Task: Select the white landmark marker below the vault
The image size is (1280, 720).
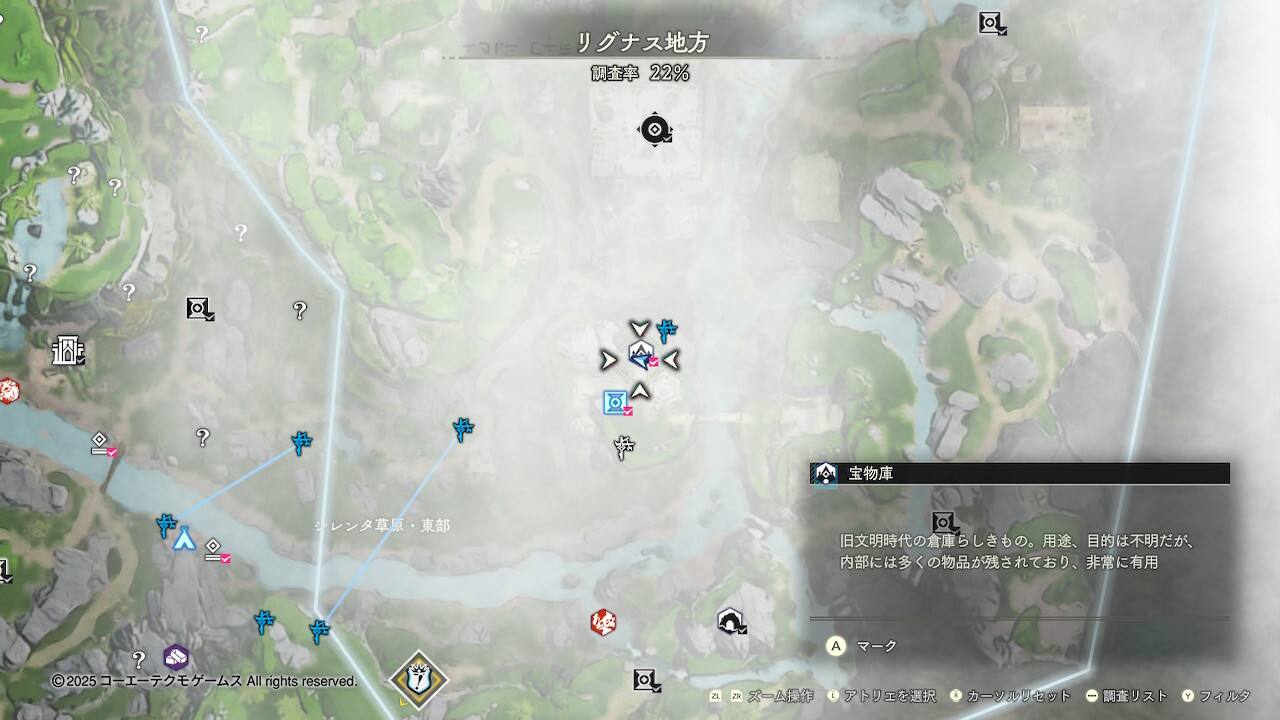Action: coord(625,448)
